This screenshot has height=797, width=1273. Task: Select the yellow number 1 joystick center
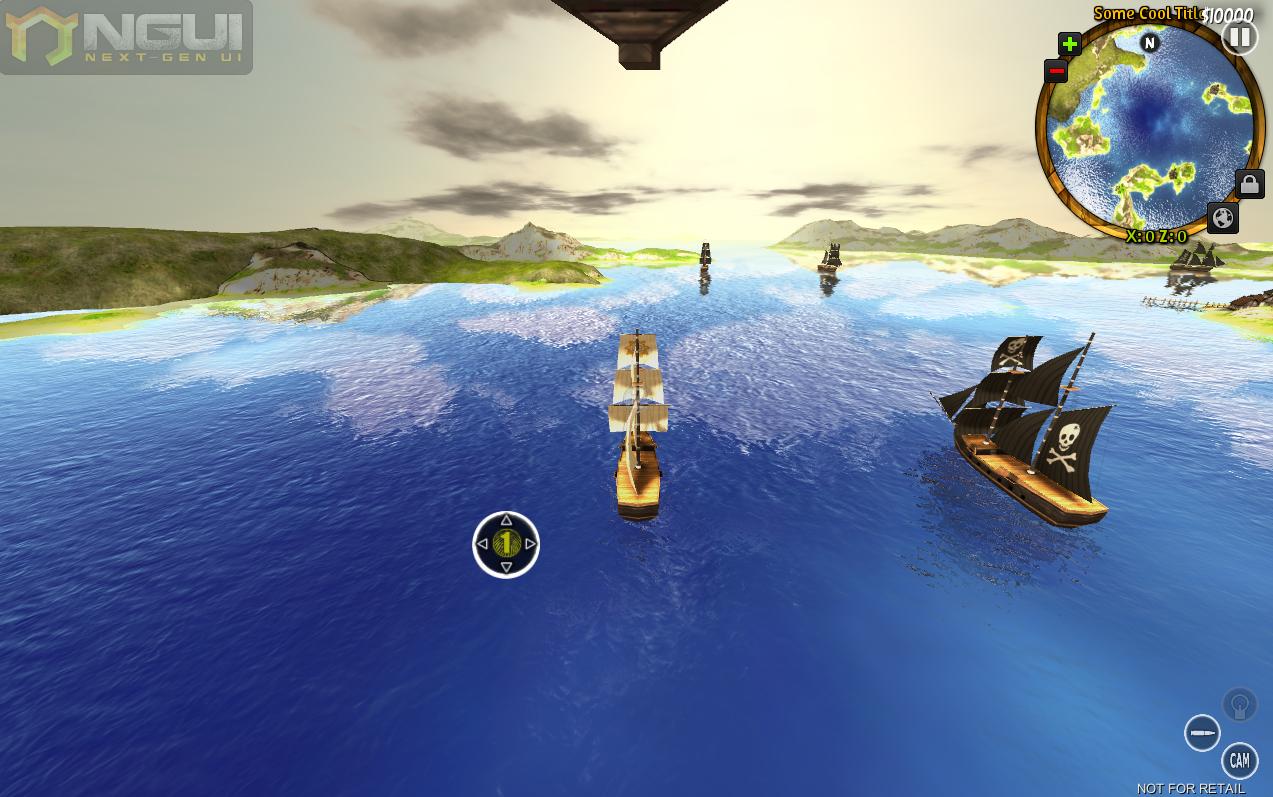506,543
